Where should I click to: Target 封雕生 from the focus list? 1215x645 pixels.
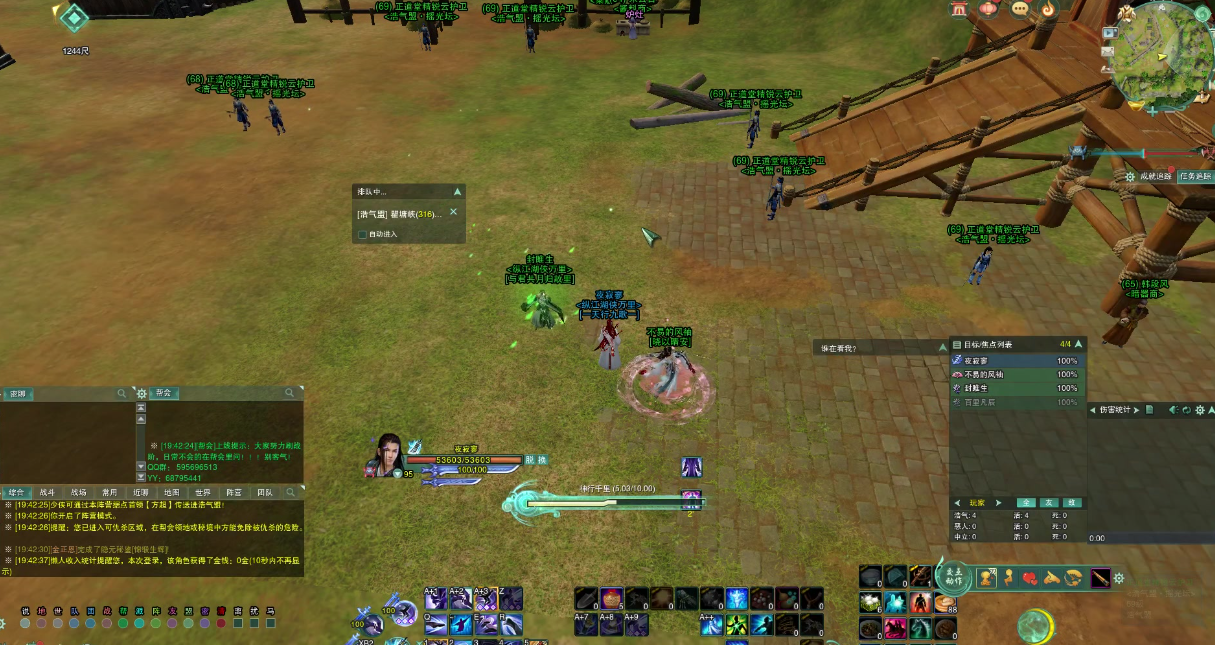tap(979, 388)
